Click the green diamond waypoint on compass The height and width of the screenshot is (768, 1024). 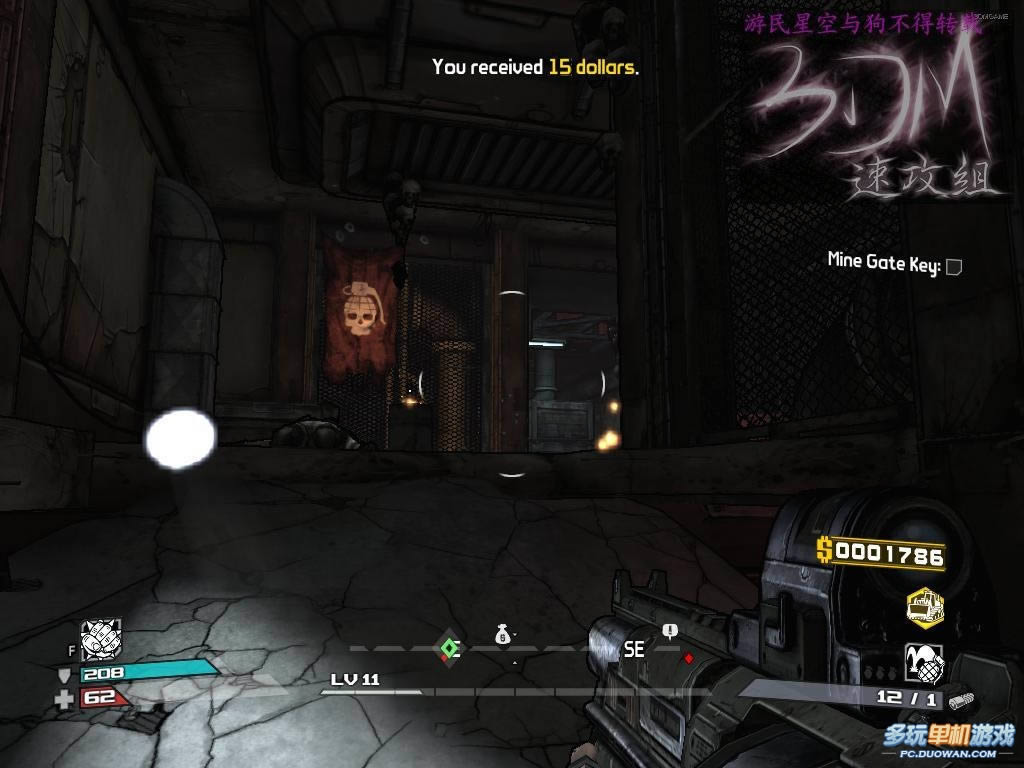point(449,648)
